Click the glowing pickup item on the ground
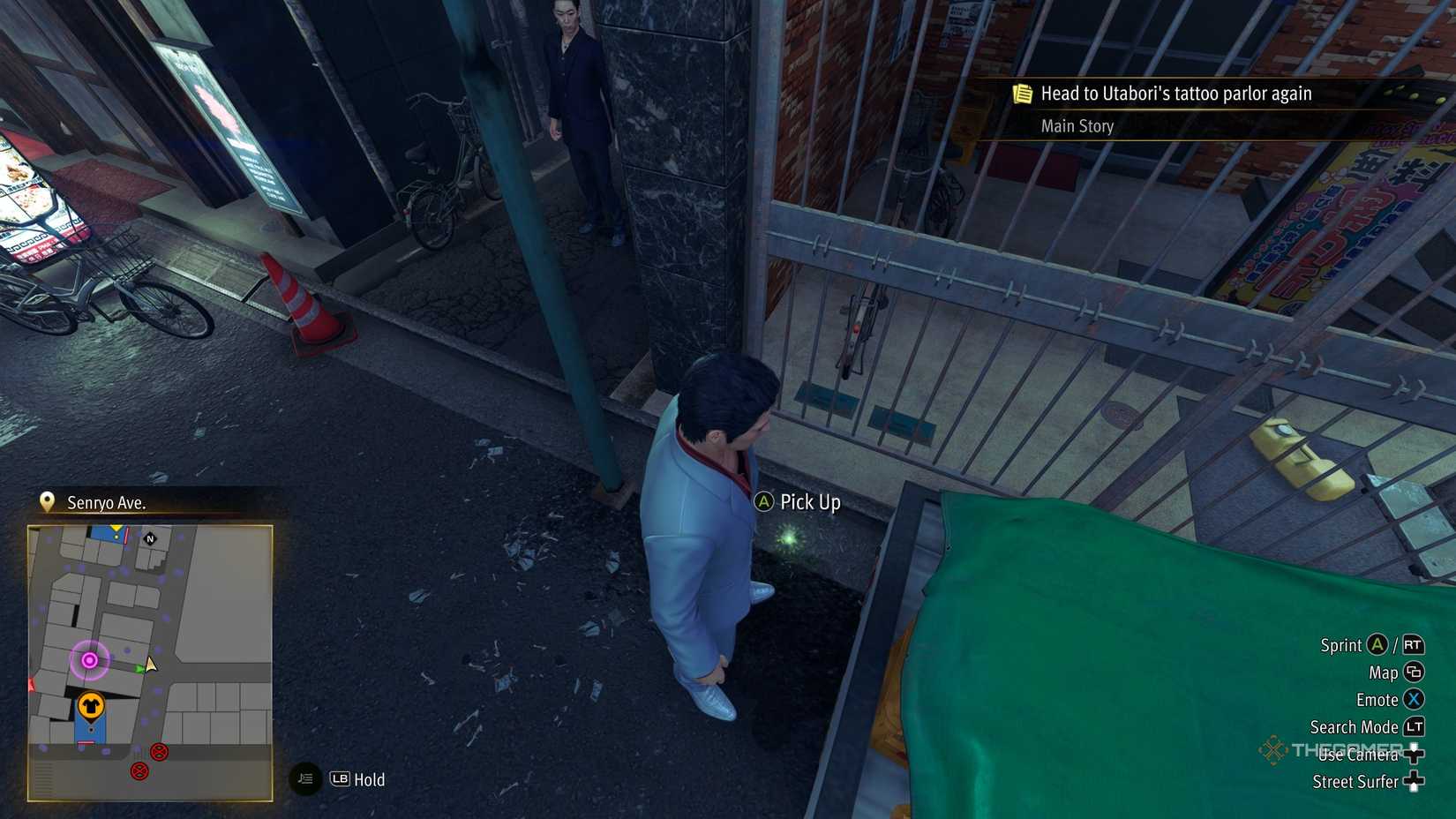 [x=791, y=537]
